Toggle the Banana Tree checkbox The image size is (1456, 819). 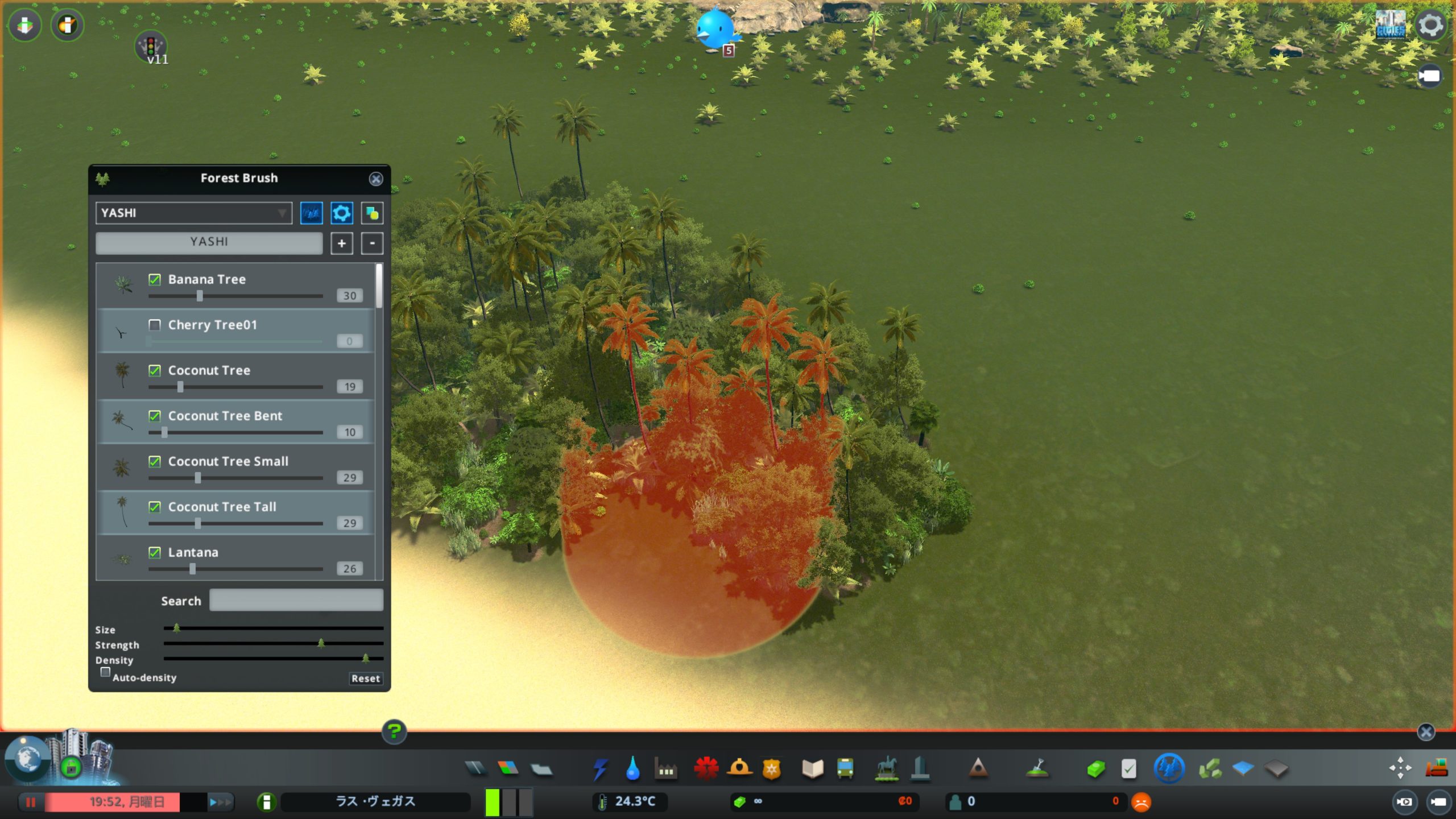[x=154, y=279]
